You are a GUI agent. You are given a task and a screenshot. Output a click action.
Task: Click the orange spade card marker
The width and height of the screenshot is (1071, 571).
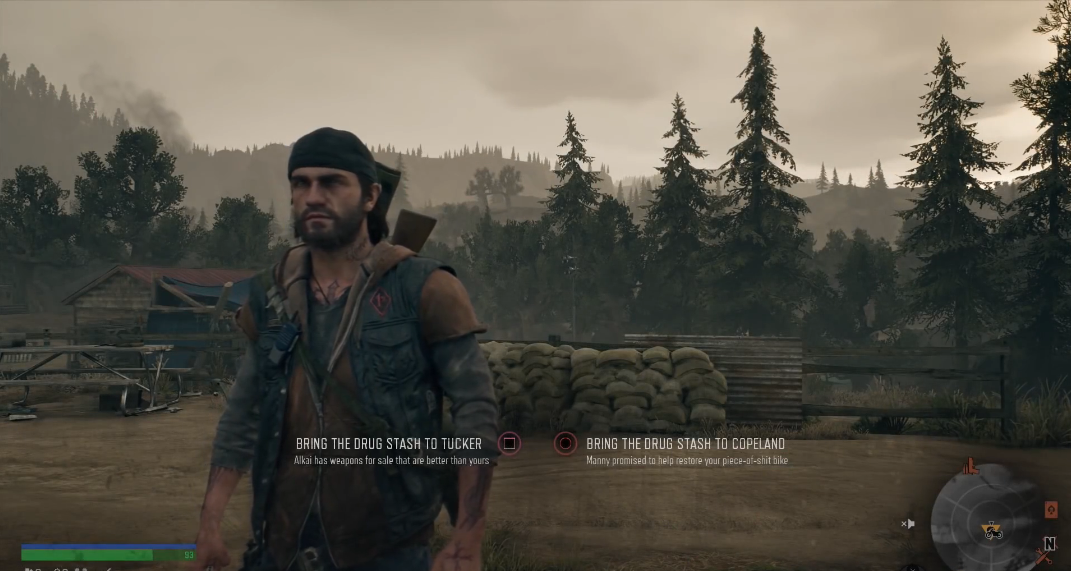tap(1051, 510)
